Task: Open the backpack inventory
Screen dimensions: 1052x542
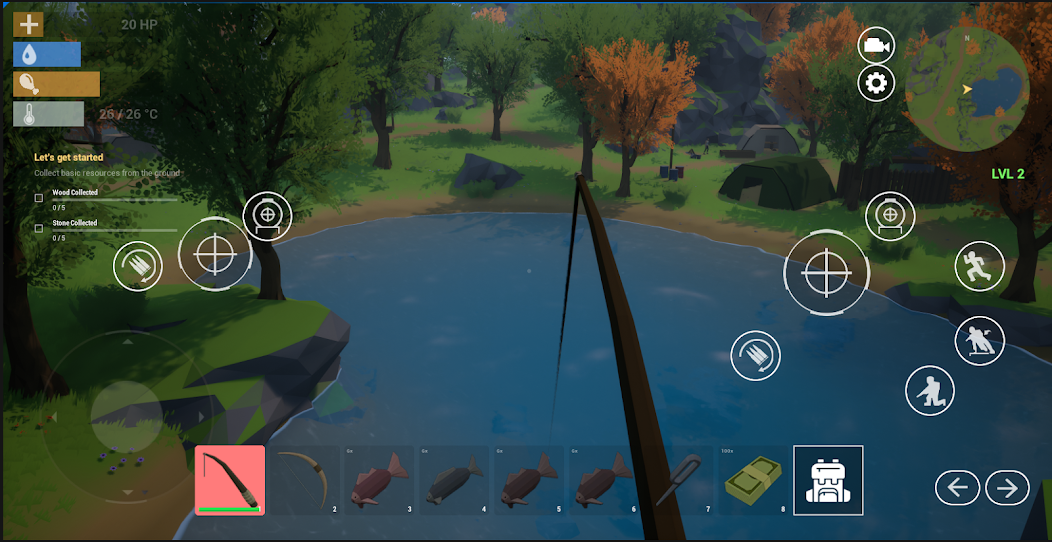Action: click(x=828, y=480)
